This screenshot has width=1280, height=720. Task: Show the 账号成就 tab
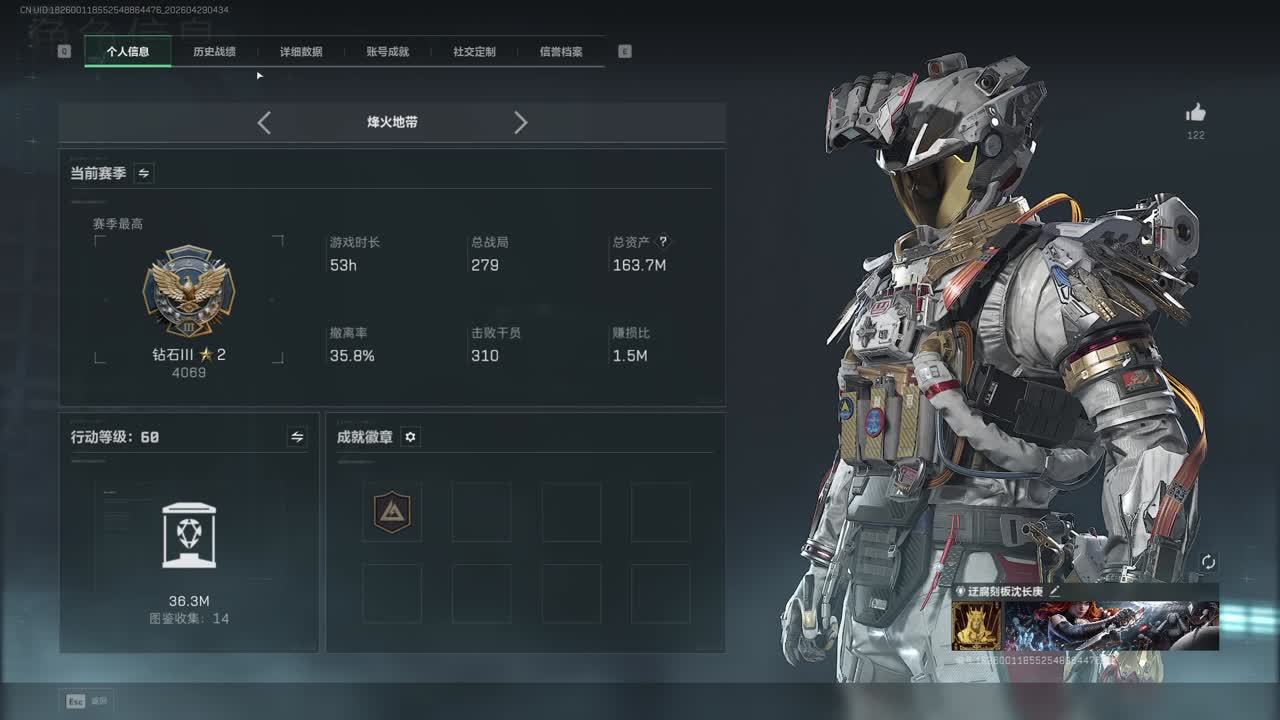(x=387, y=51)
